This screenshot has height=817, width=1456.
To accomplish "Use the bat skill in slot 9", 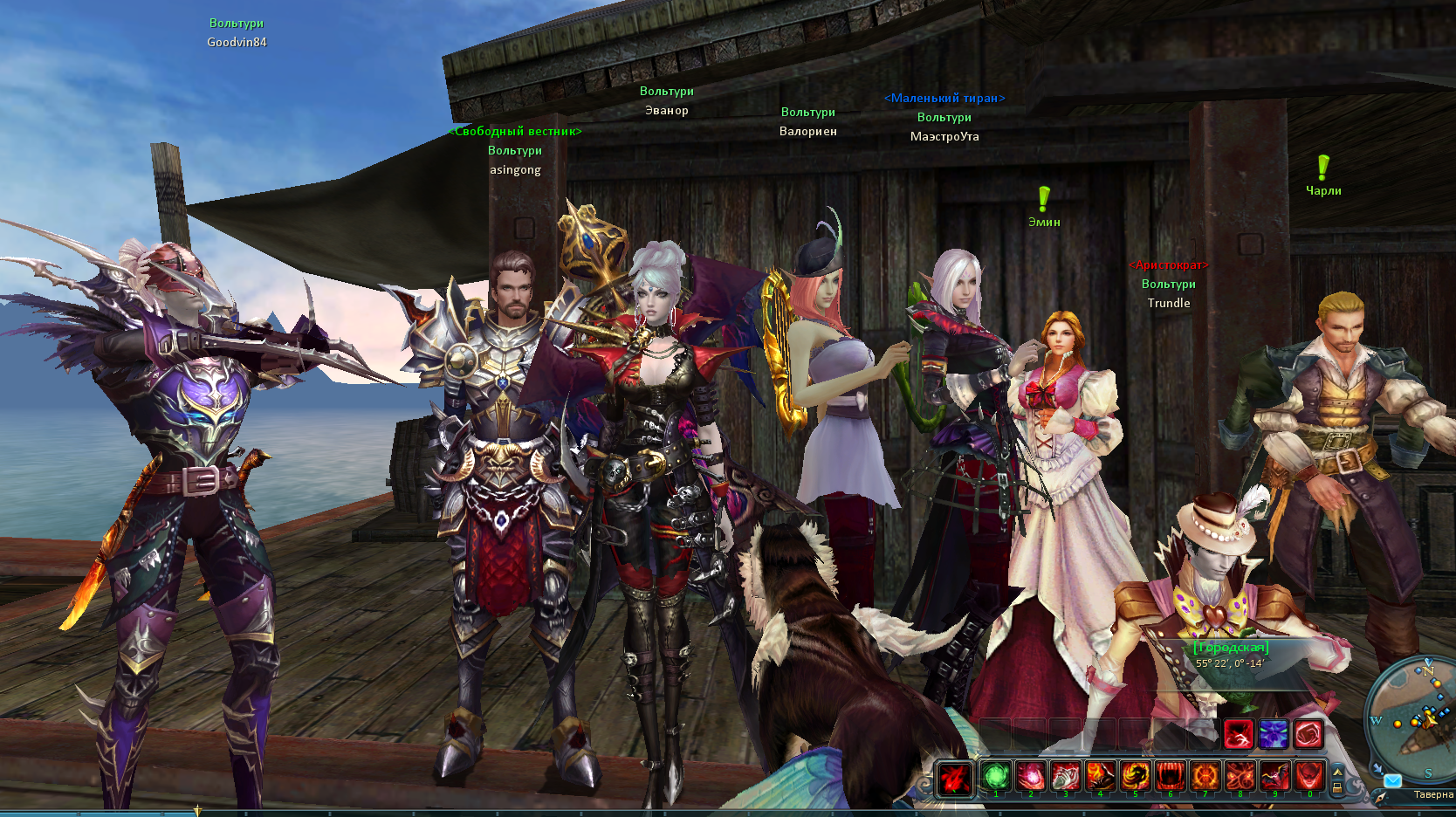I will tap(1274, 776).
